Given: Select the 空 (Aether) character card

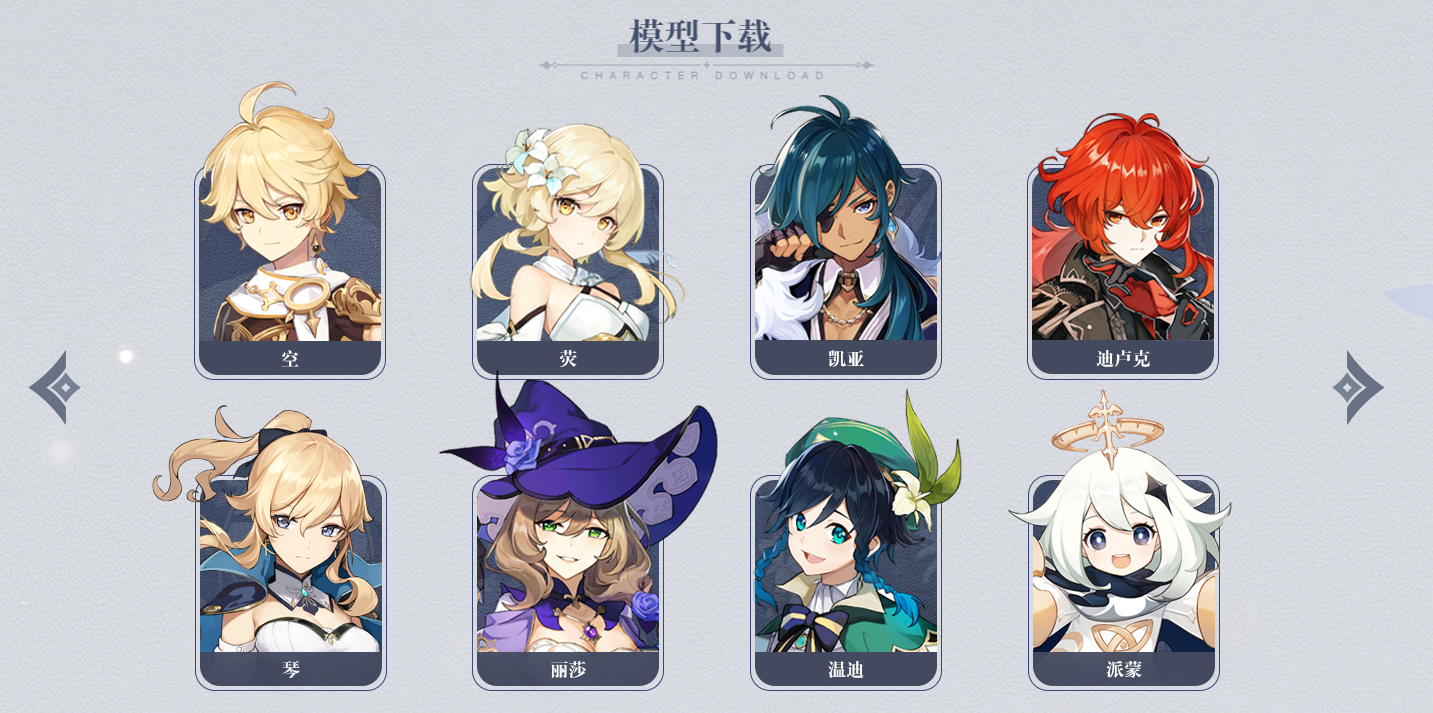Looking at the screenshot, I should point(290,270).
